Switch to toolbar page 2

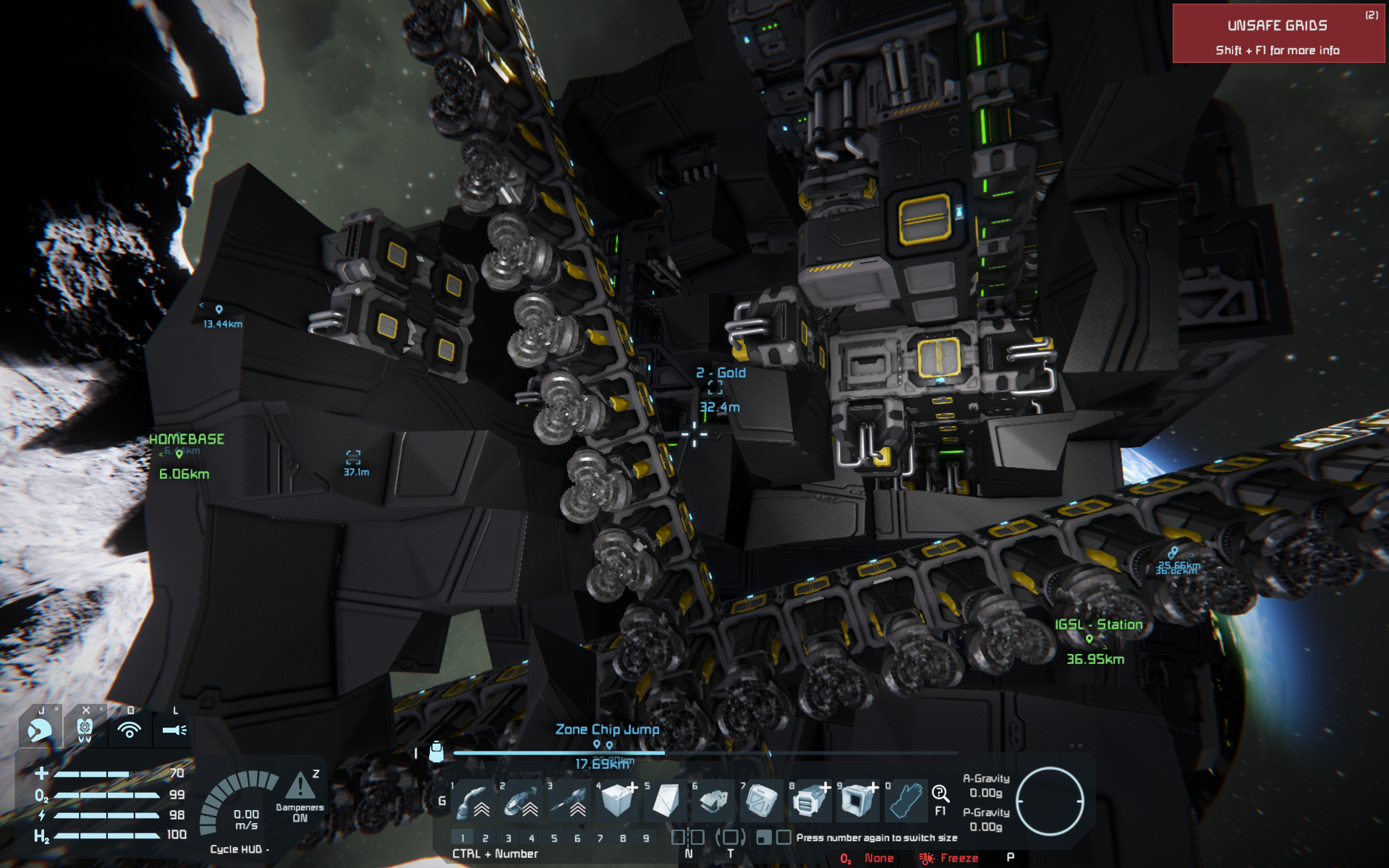(485, 838)
